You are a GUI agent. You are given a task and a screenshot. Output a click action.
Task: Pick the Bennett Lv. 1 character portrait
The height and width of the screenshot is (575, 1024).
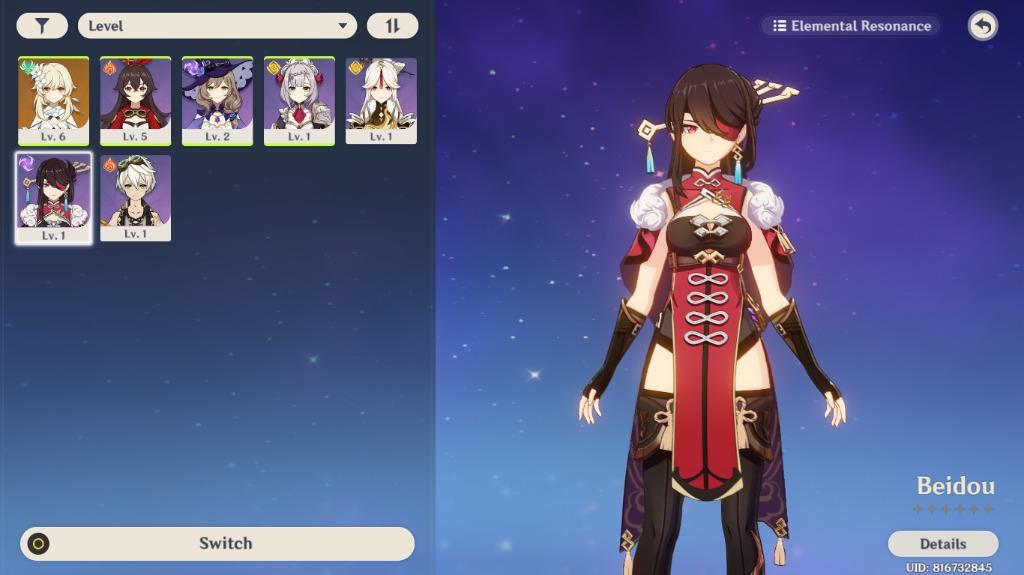point(135,197)
